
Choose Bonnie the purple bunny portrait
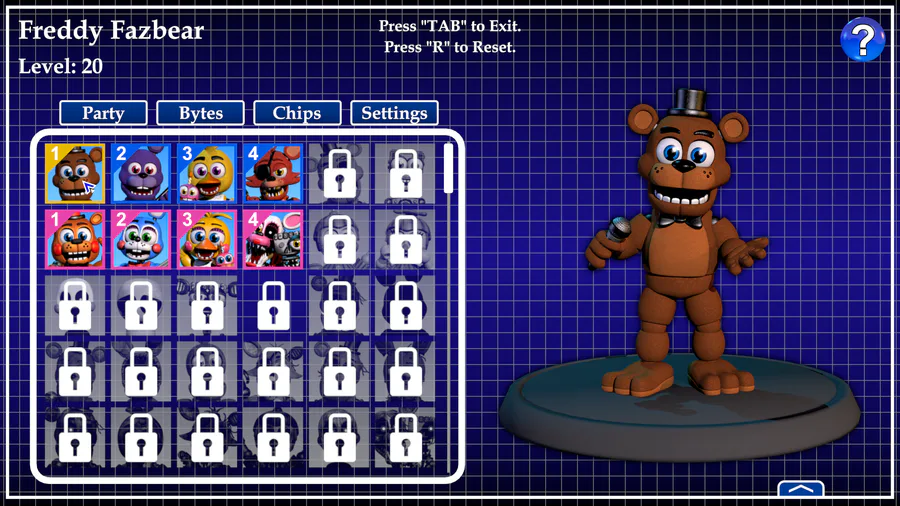141,173
